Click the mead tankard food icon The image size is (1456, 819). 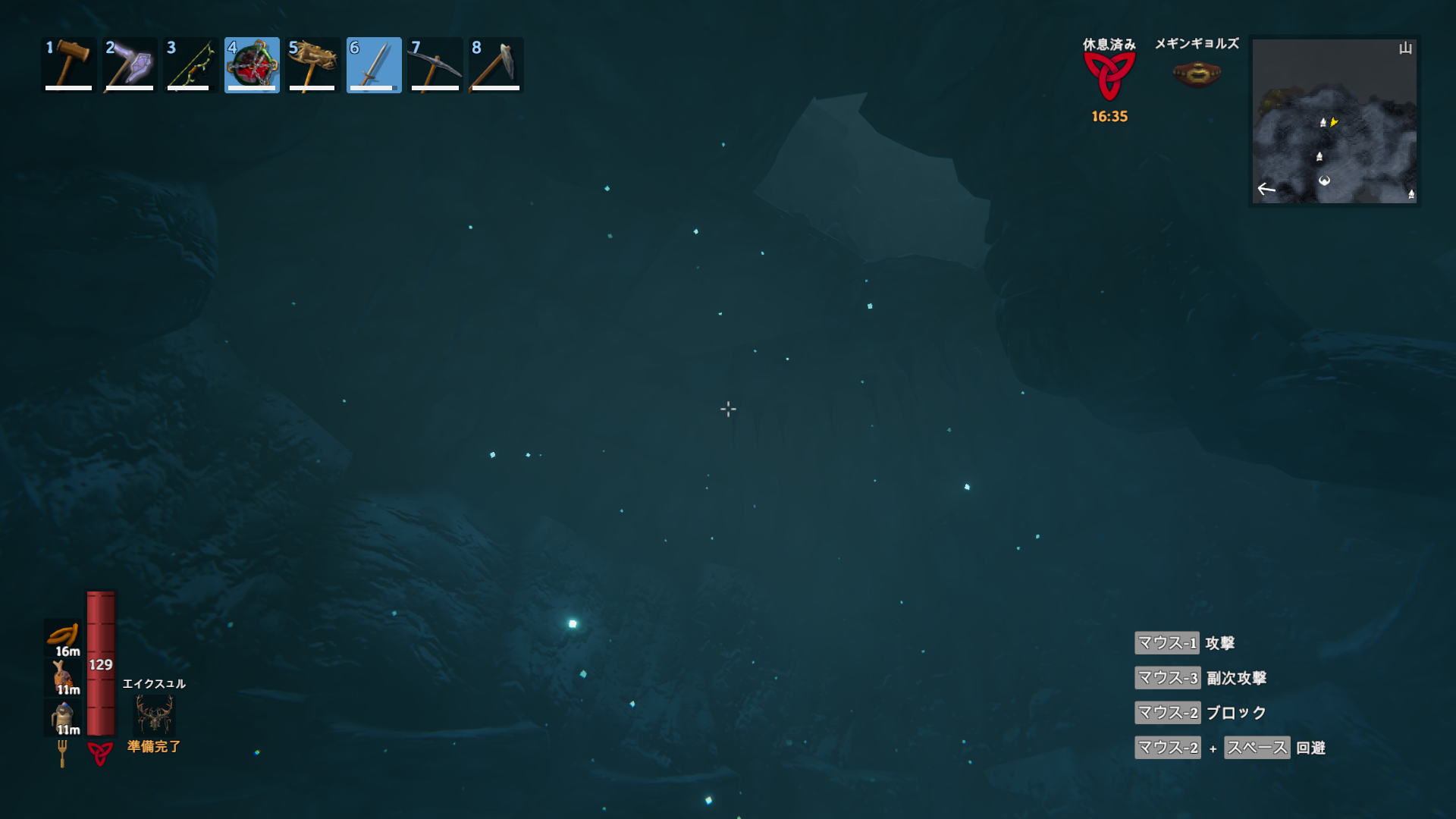point(63,715)
